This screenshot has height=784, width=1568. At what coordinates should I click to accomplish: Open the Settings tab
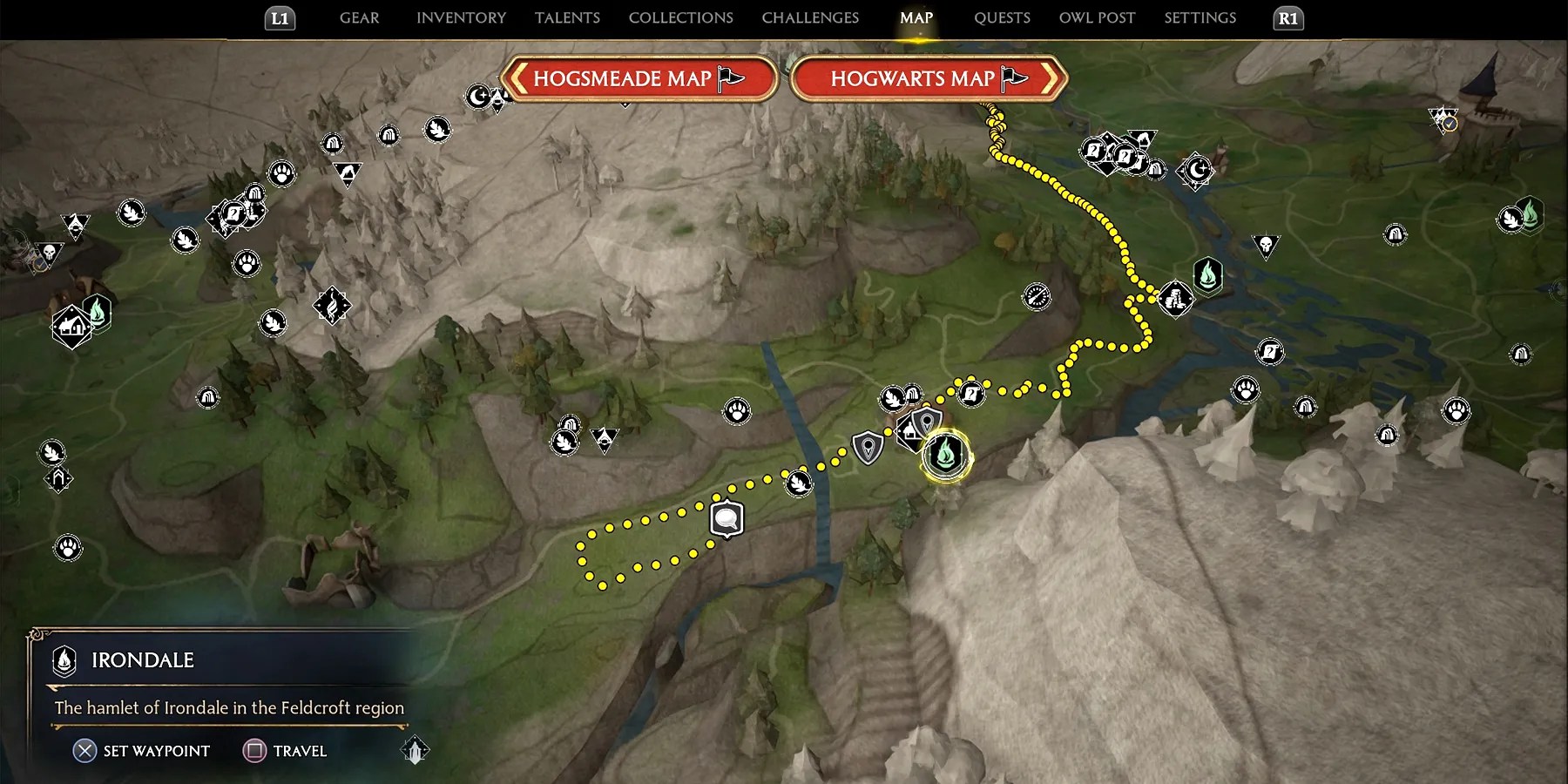[1200, 17]
